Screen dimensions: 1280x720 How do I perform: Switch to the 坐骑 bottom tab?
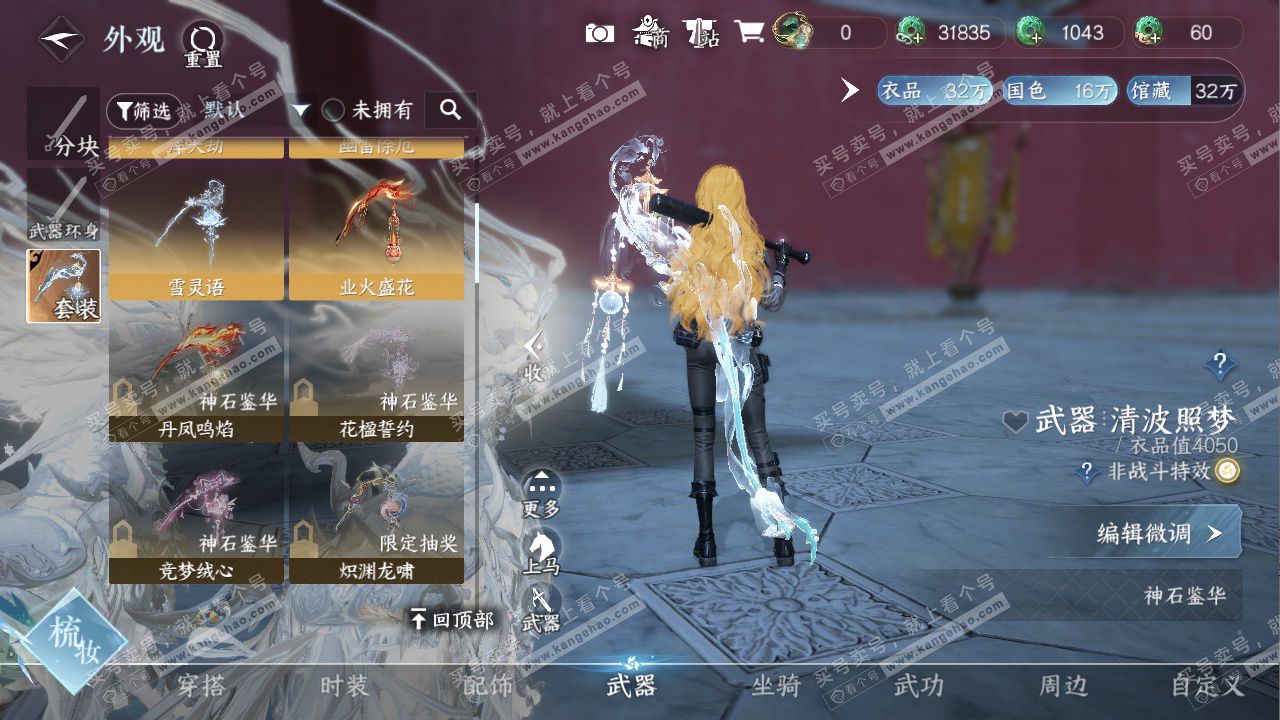coord(777,686)
